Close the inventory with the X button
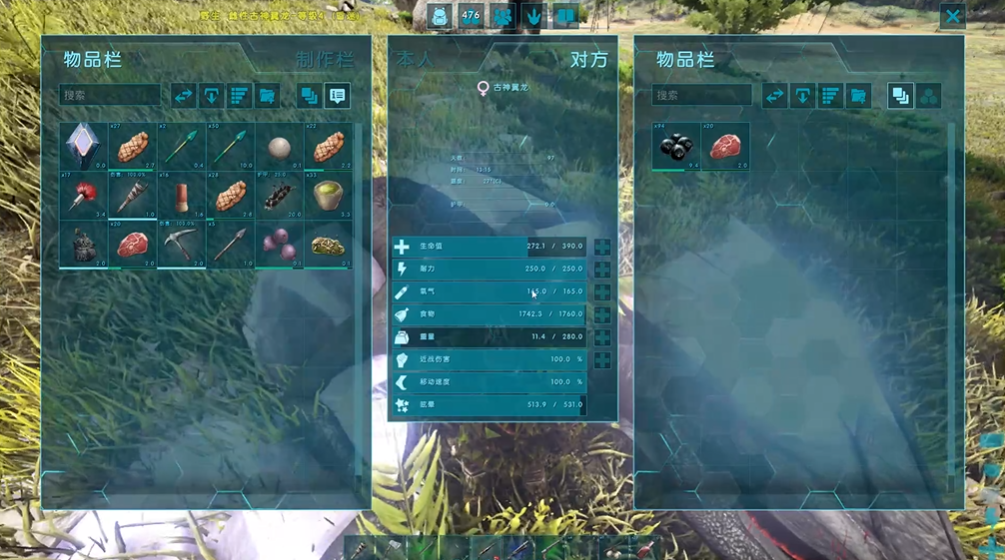Image resolution: width=1005 pixels, height=560 pixels. (952, 16)
